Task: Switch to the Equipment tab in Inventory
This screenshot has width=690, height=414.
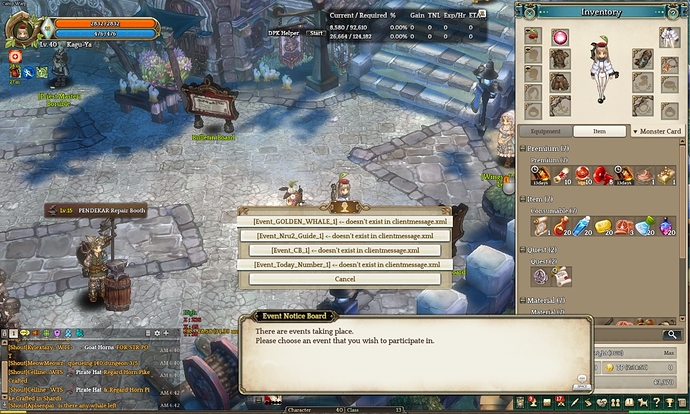Action: 545,131
